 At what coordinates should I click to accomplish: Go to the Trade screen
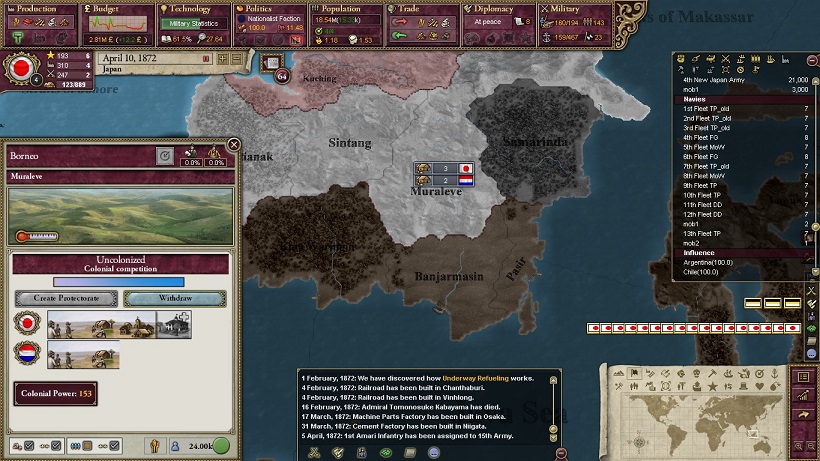[420, 8]
